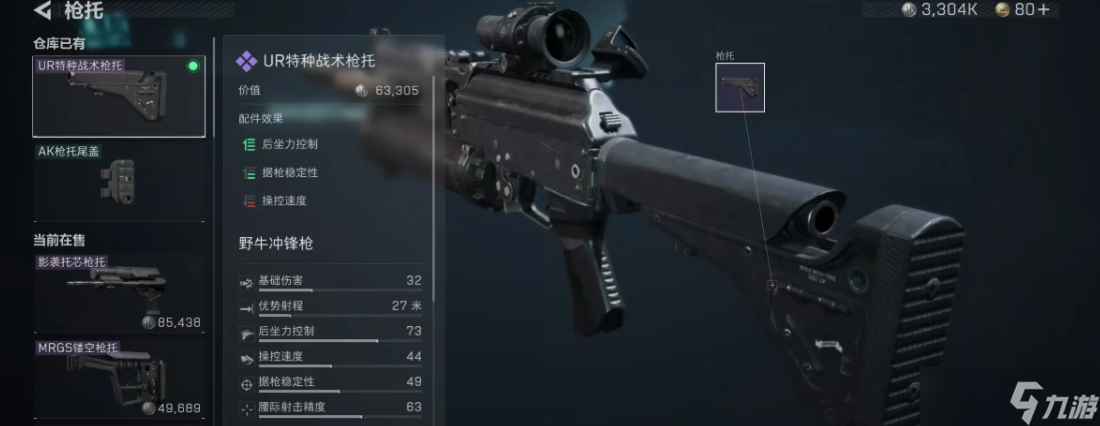
Task: Go back using the top-left arrow
Action: (x=43, y=12)
